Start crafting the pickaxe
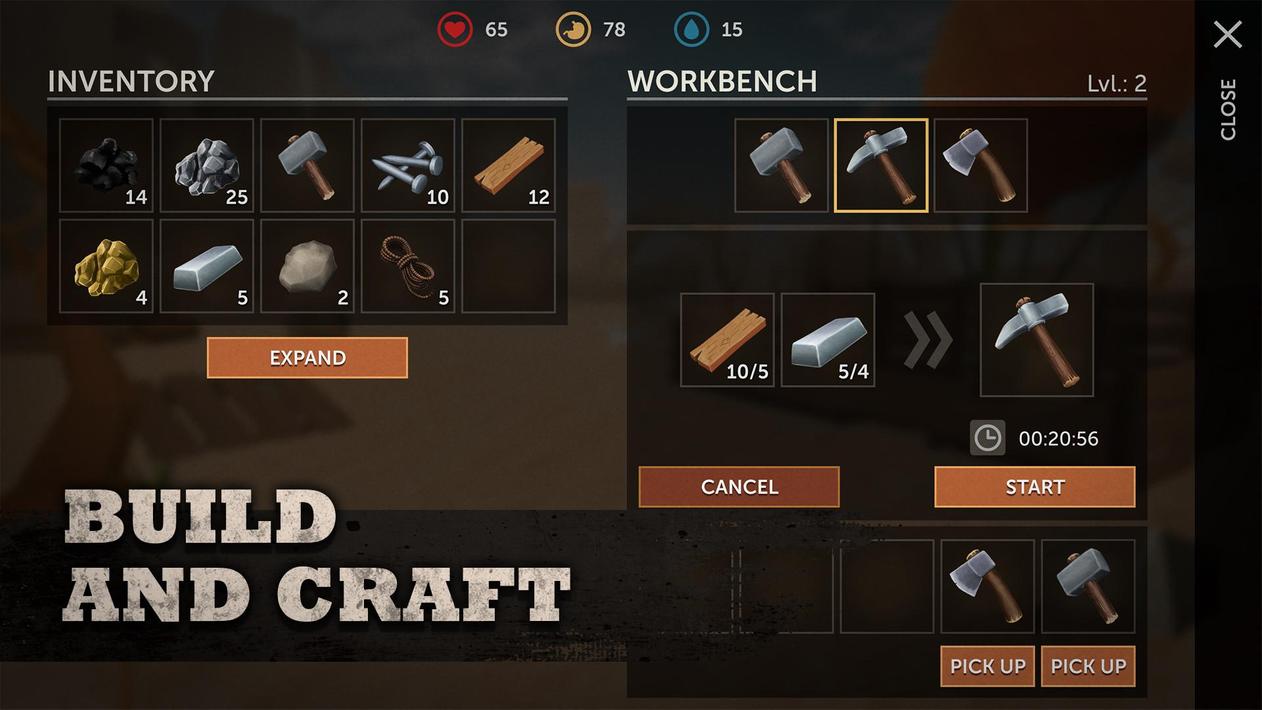 pyautogui.click(x=1034, y=487)
